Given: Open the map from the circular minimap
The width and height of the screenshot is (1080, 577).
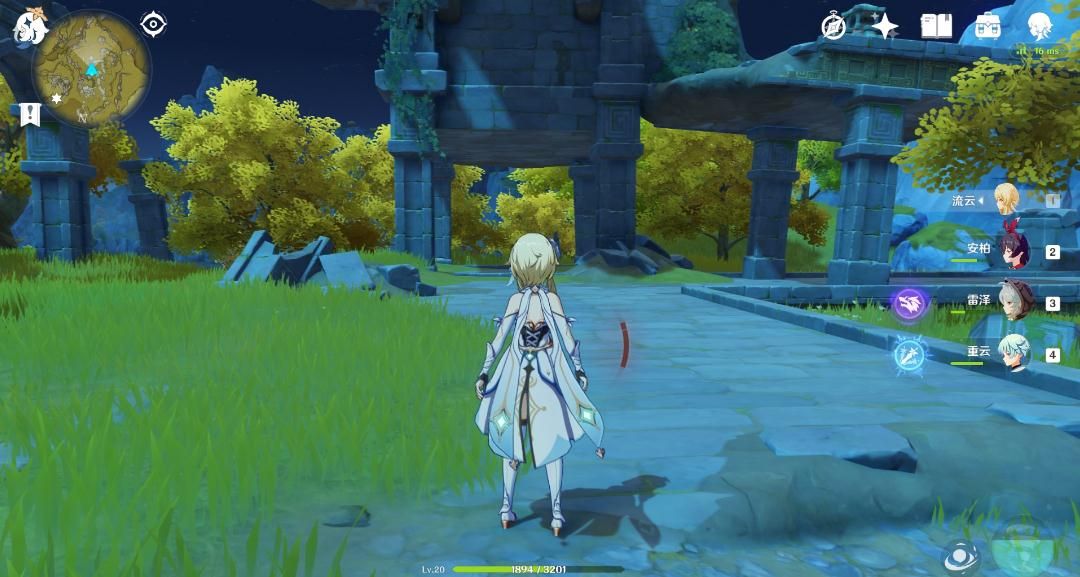Looking at the screenshot, I should [x=92, y=69].
